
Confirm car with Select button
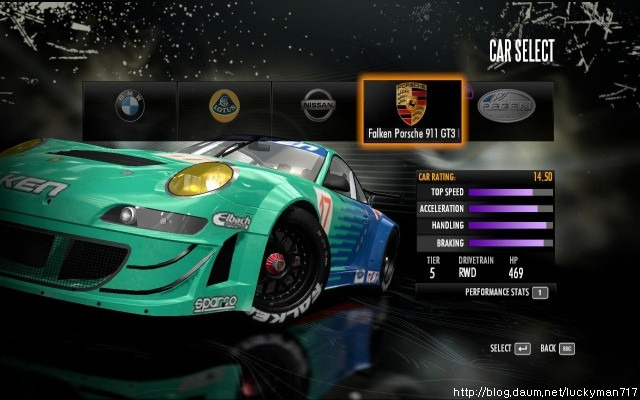tap(522, 348)
